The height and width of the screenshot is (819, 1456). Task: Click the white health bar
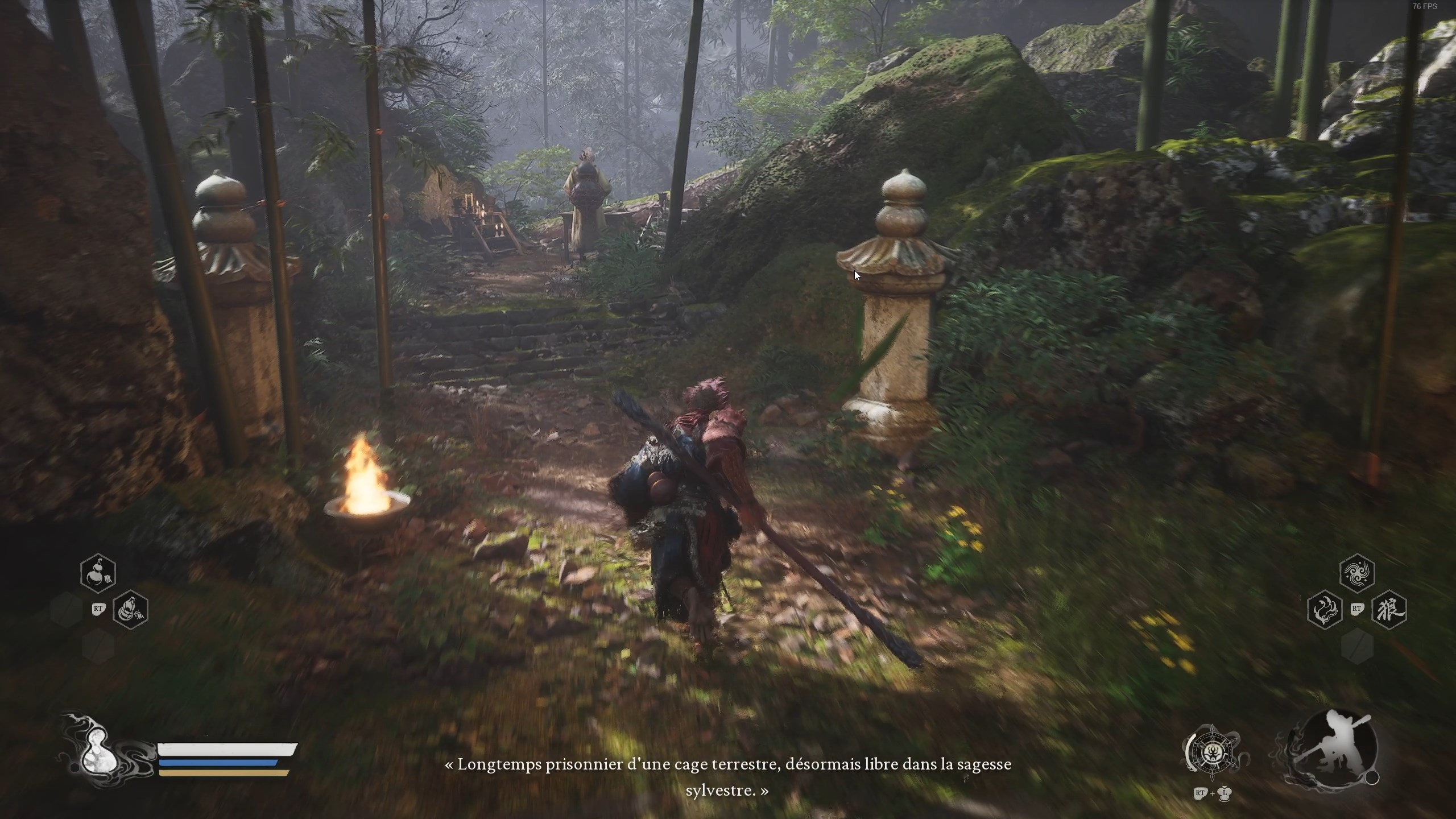tap(224, 749)
